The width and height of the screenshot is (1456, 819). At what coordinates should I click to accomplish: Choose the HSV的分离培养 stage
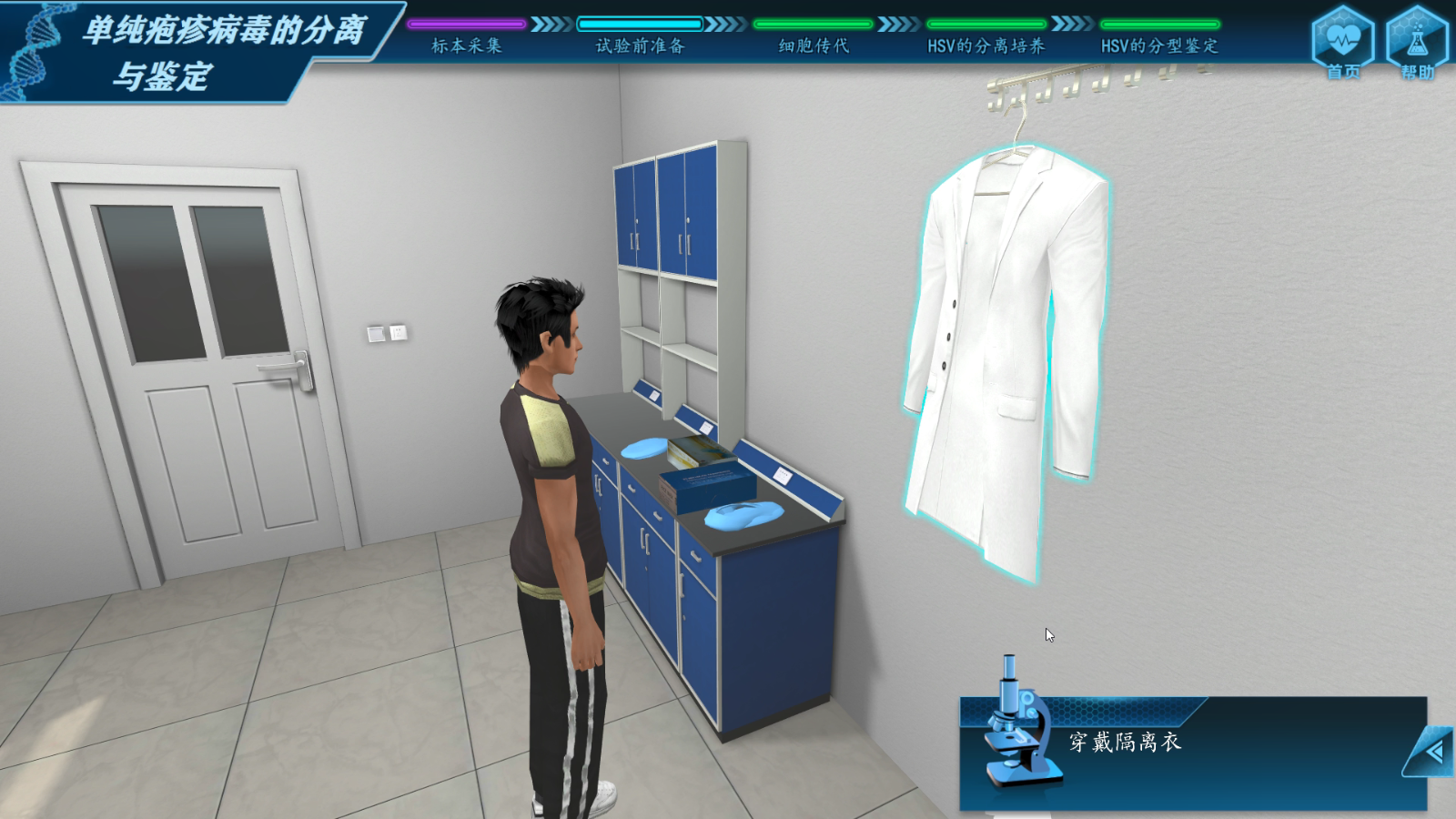tap(986, 45)
